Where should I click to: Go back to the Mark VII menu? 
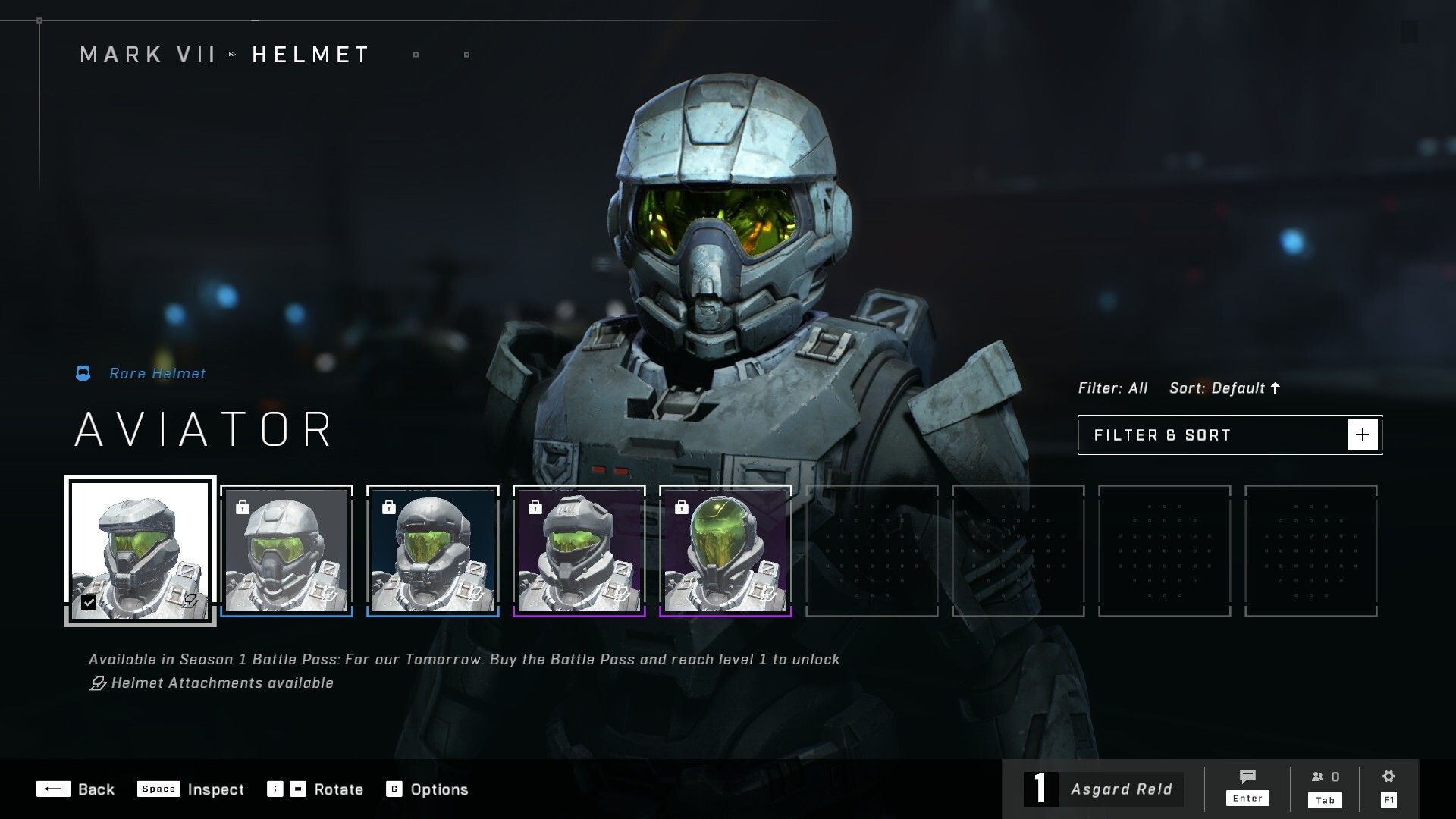coord(148,55)
